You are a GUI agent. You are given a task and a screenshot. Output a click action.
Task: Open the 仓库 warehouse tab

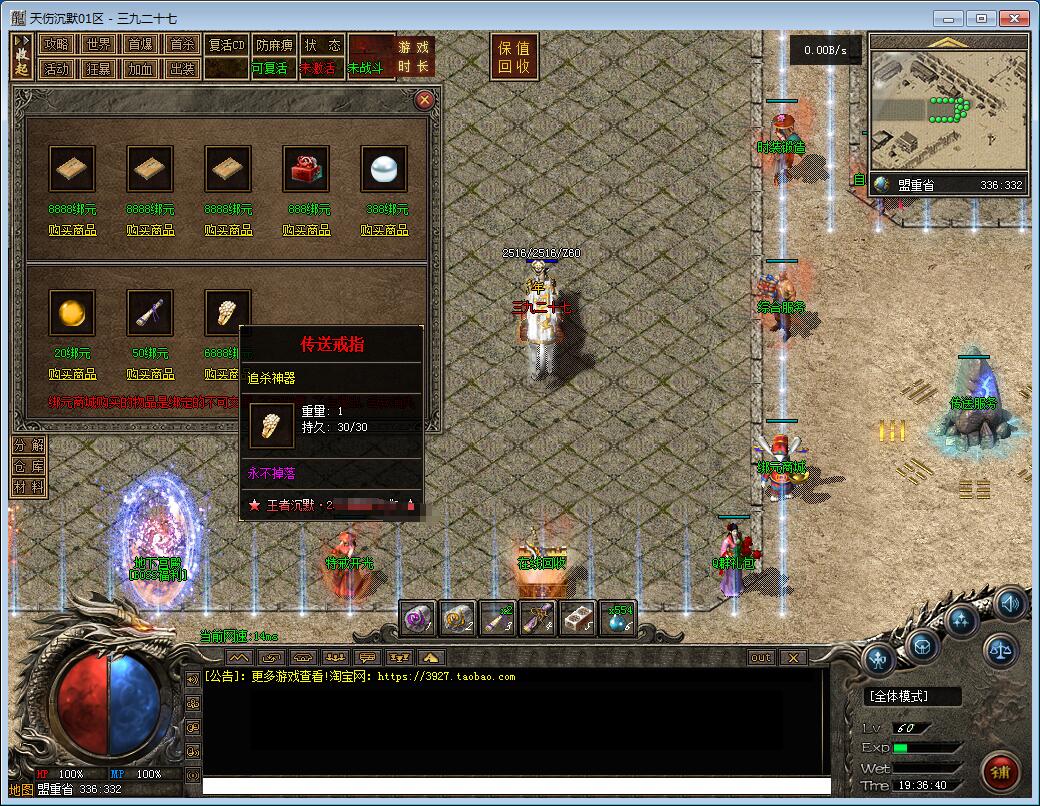coord(28,466)
